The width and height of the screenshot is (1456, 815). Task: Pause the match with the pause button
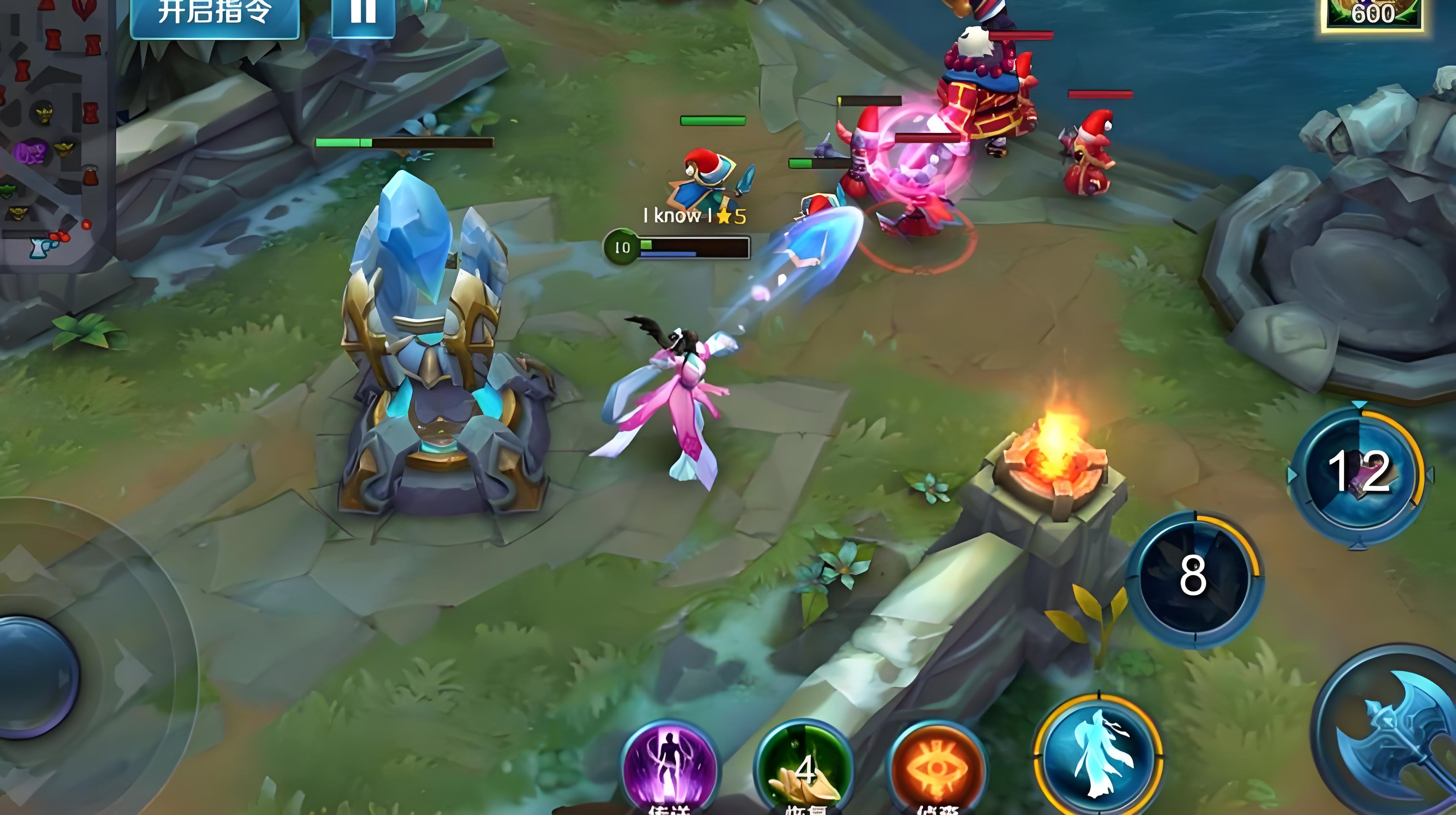click(363, 14)
